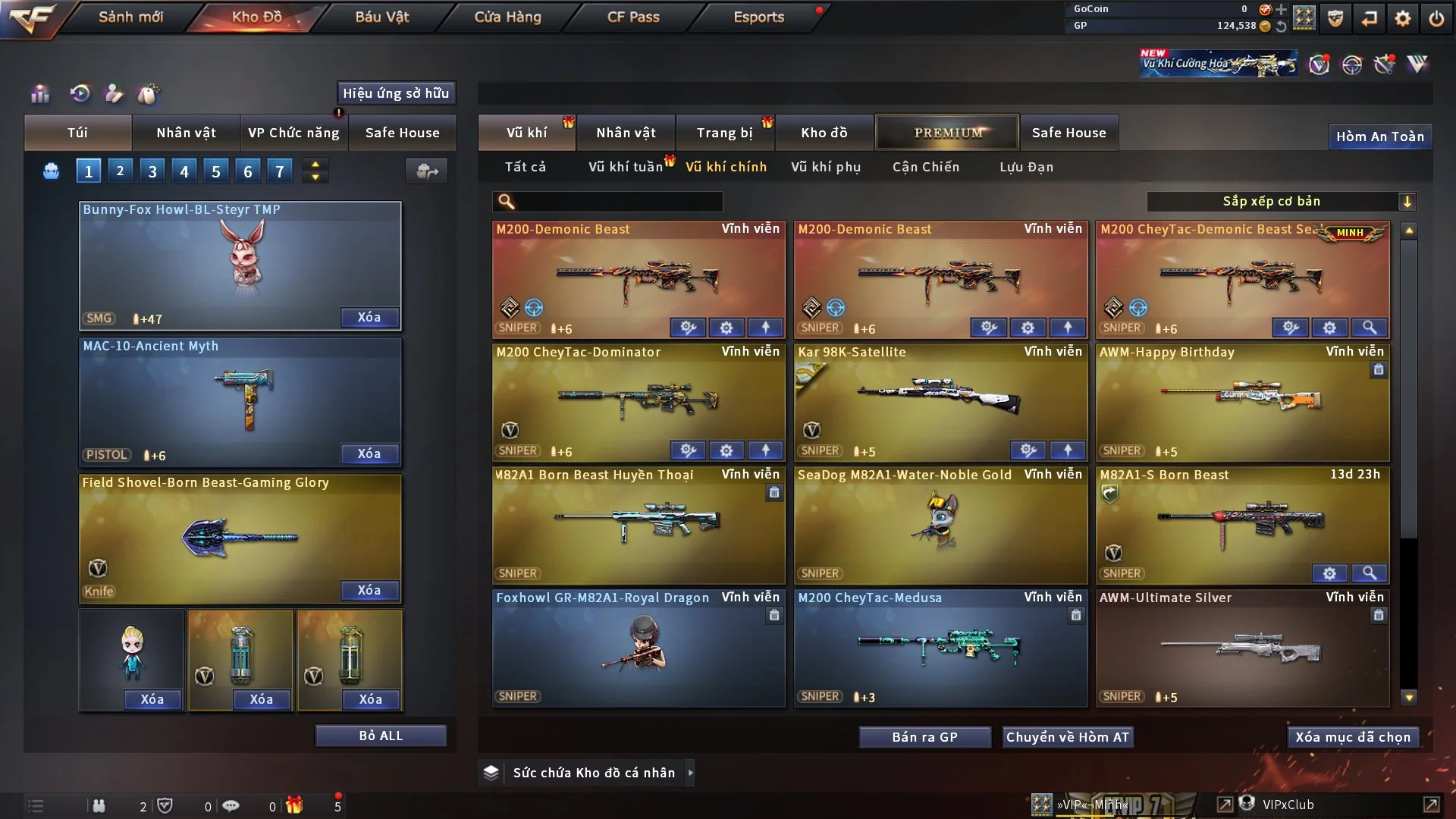1456x819 pixels.
Task: Click the Bán ra GP button
Action: [924, 737]
